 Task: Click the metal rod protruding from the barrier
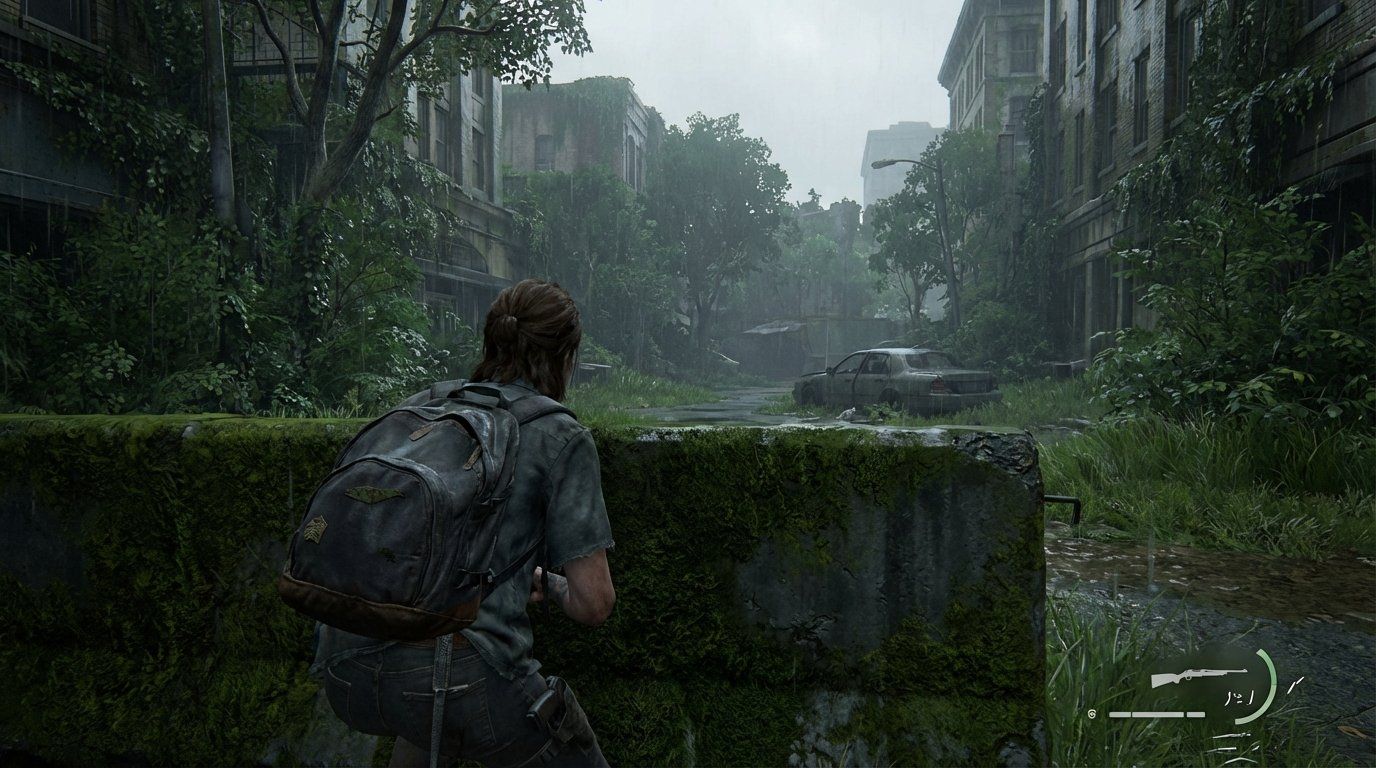[x=1059, y=498]
